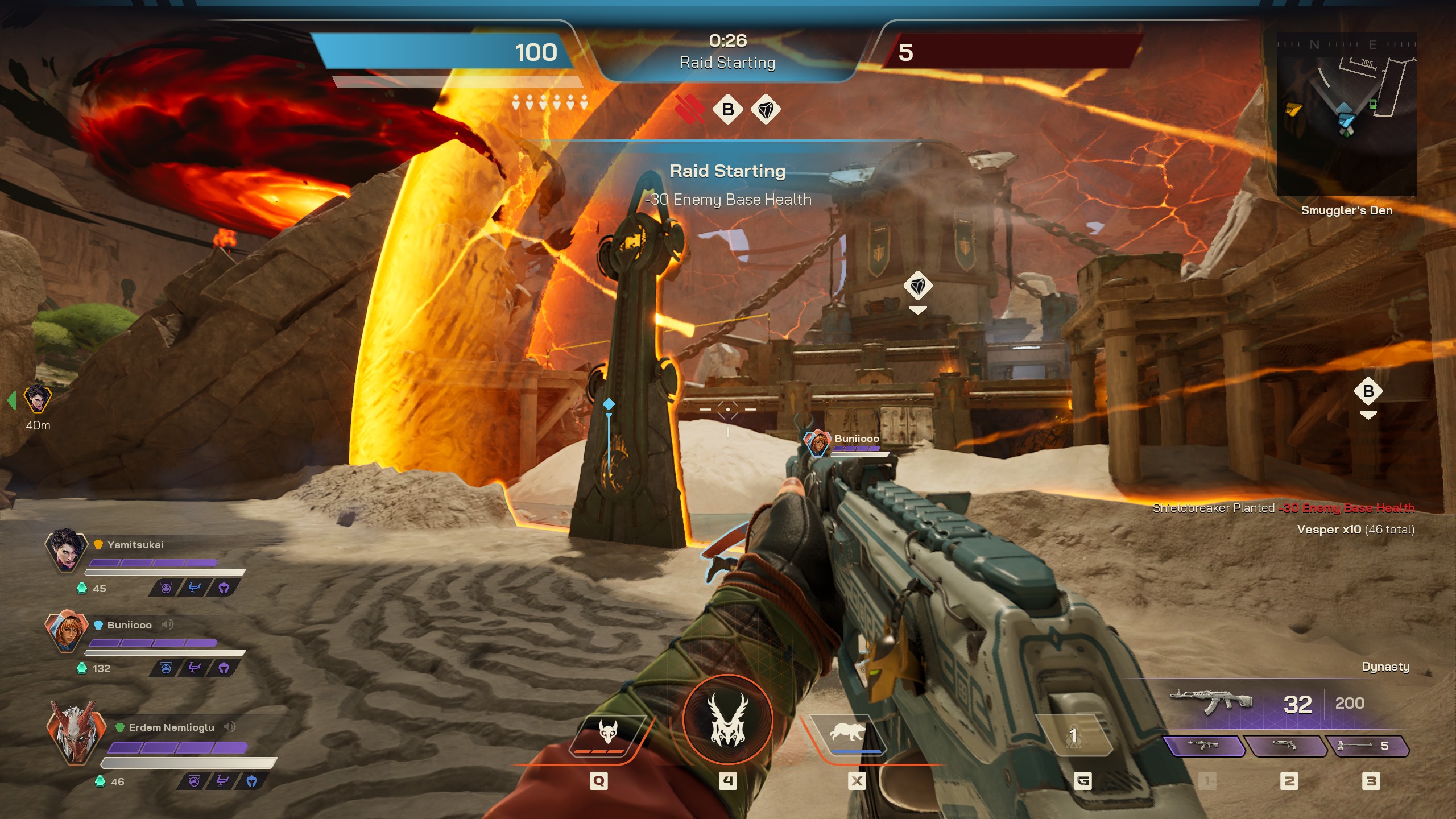Click the off-screen teammate indicator showing 40m
Image resolution: width=1456 pixels, height=819 pixels.
(x=38, y=400)
